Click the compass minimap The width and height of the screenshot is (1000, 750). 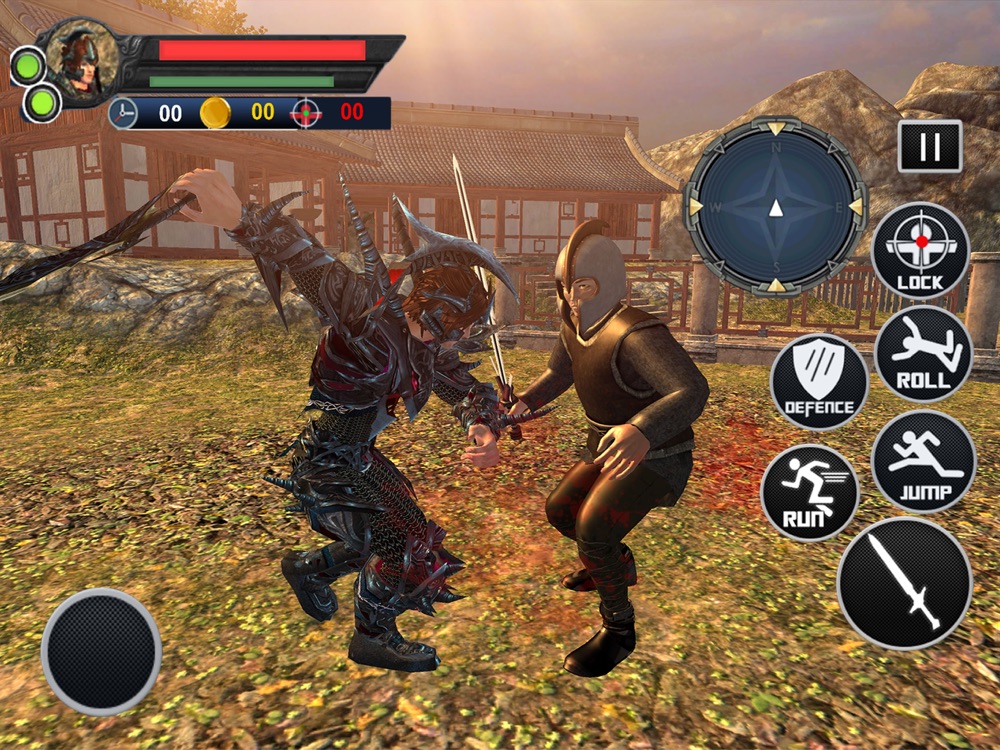pos(776,206)
